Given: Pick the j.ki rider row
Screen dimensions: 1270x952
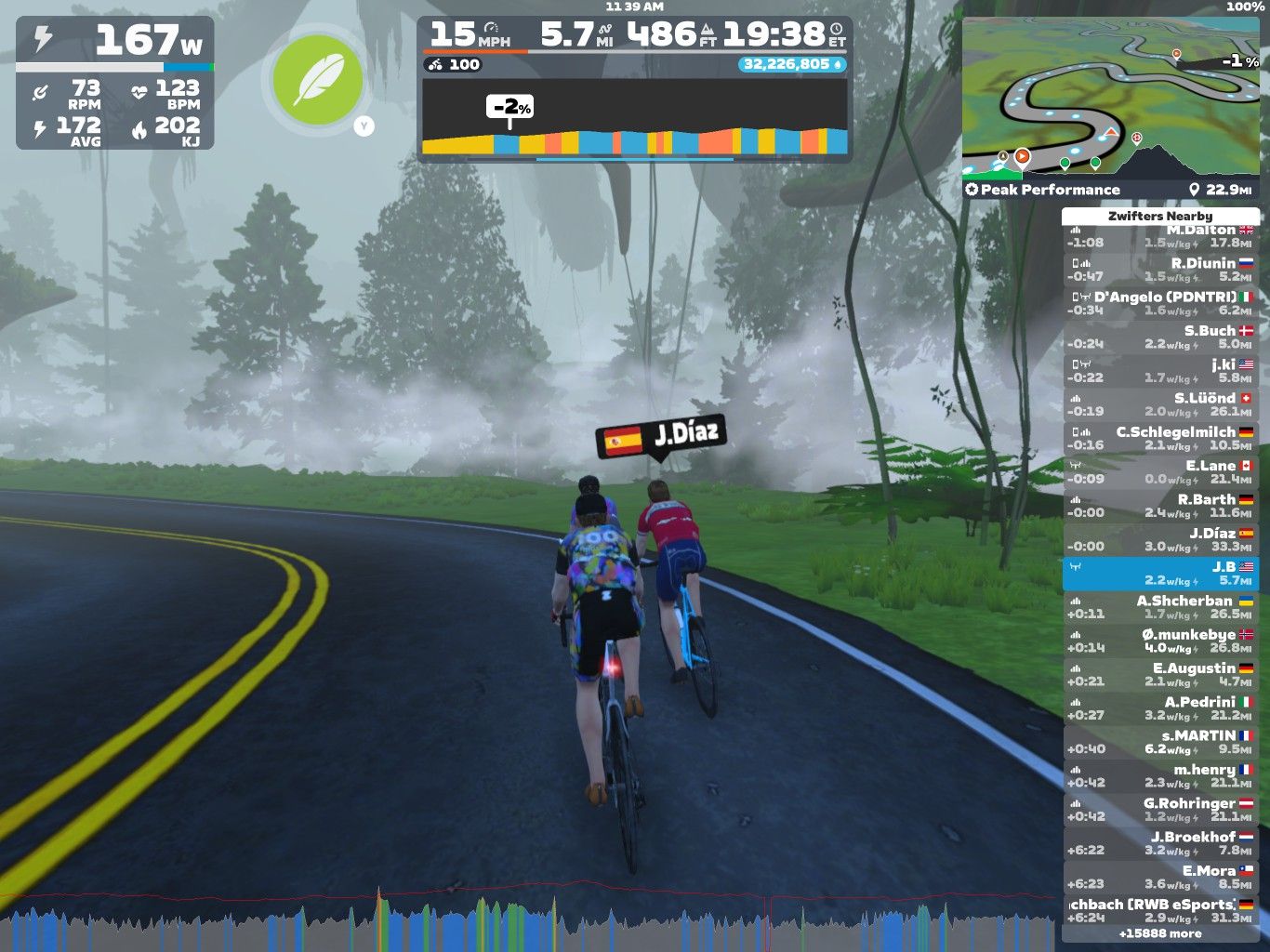Looking at the screenshot, I should [1160, 370].
